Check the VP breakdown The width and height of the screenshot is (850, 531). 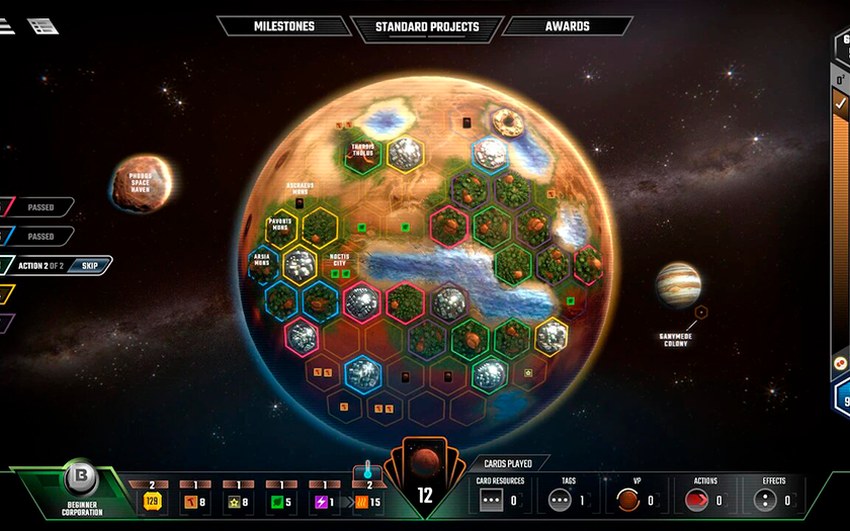(632, 499)
